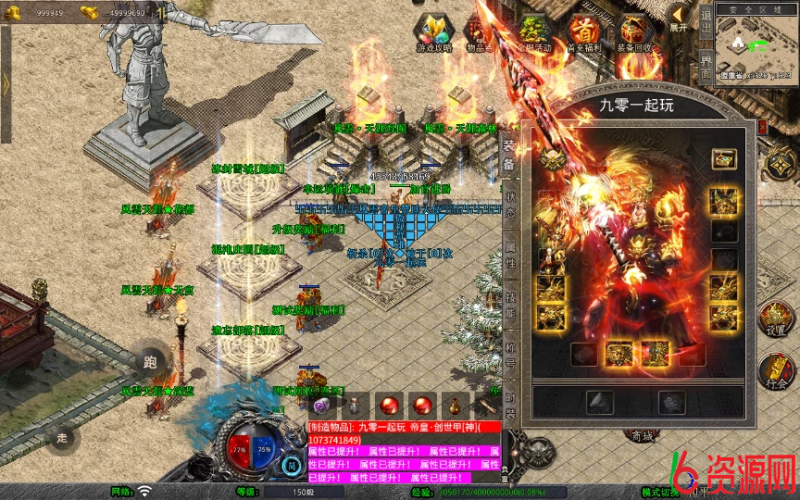Toggle the 跑 run button
800x500 pixels.
click(150, 362)
